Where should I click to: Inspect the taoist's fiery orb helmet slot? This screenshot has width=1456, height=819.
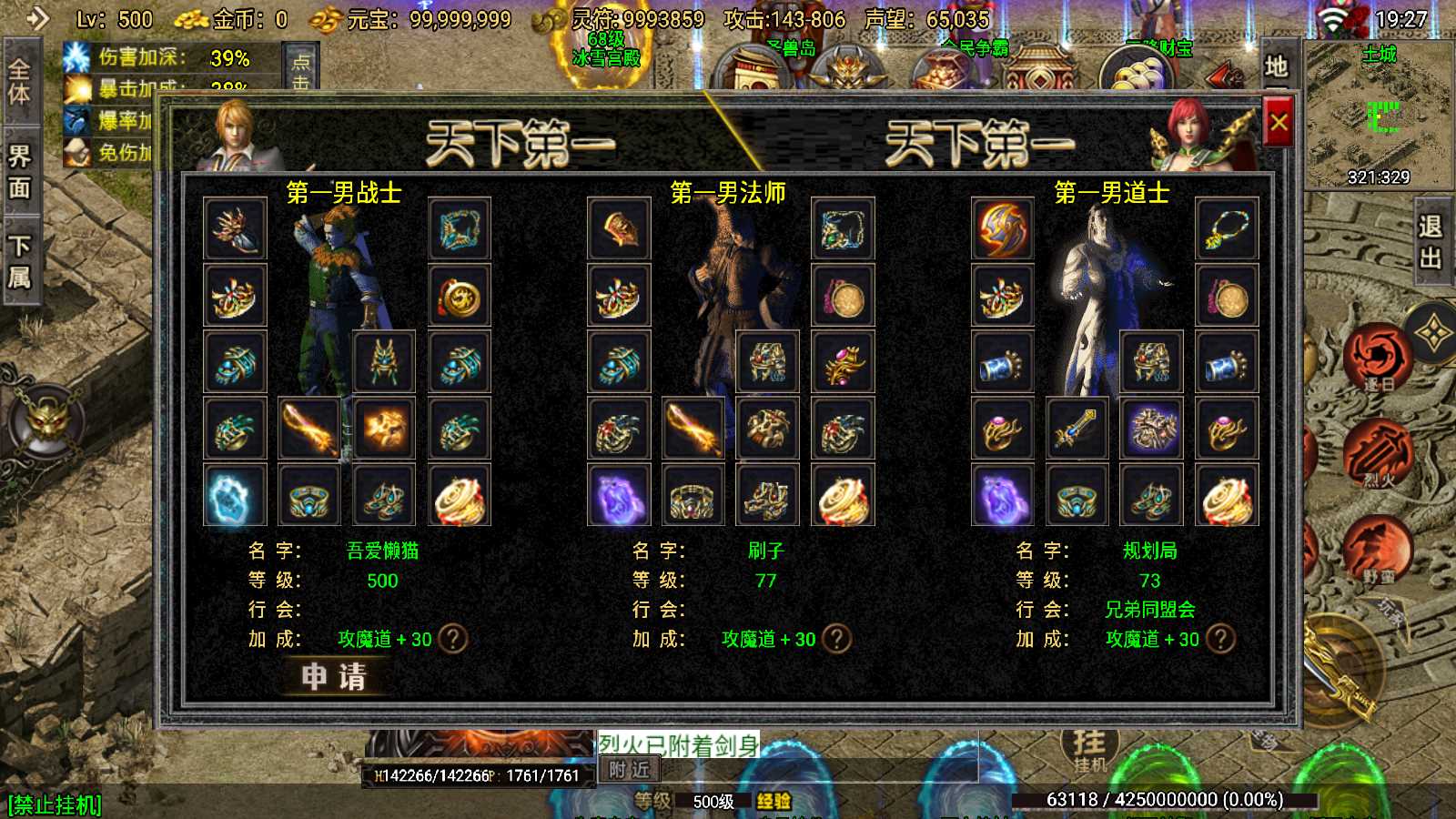[1003, 229]
